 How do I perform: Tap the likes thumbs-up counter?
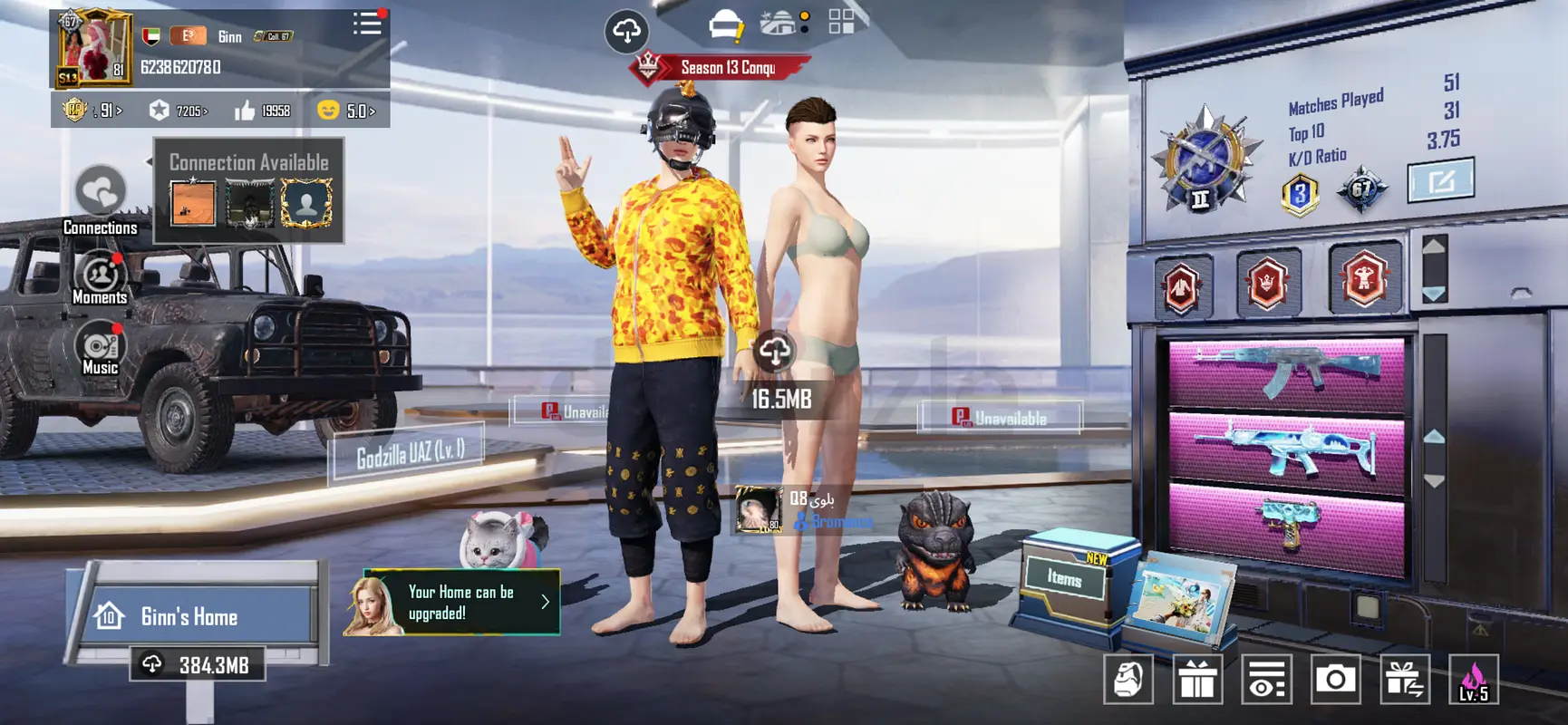(263, 111)
